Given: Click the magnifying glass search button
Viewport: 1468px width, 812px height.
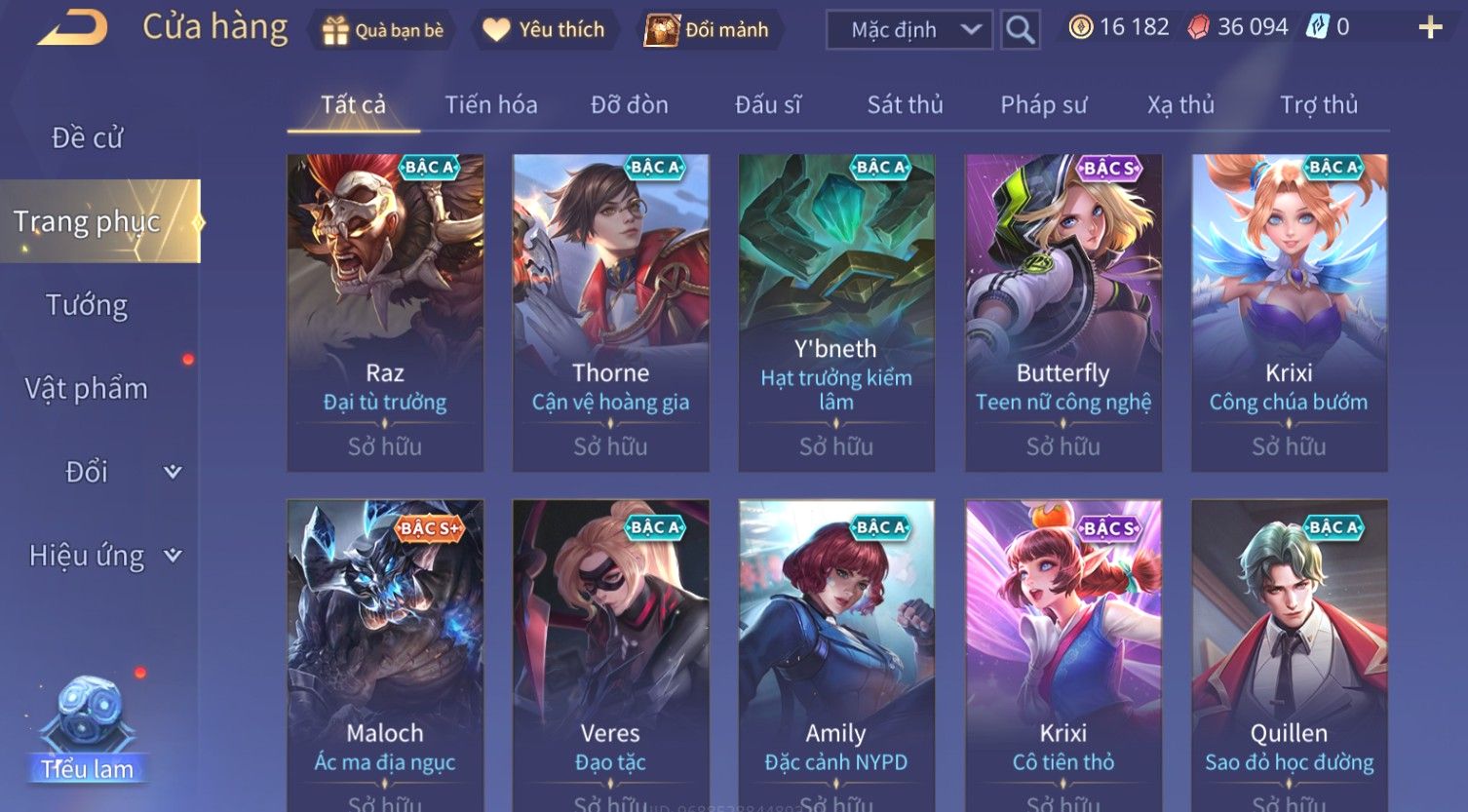Looking at the screenshot, I should pyautogui.click(x=1020, y=30).
